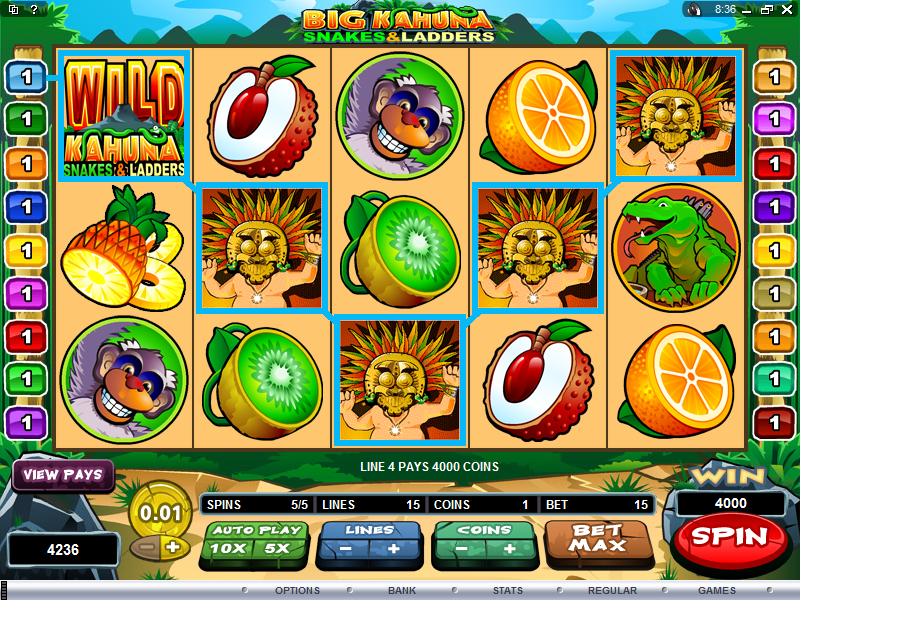Decrease the number of lines
The height and width of the screenshot is (634, 907).
(343, 548)
